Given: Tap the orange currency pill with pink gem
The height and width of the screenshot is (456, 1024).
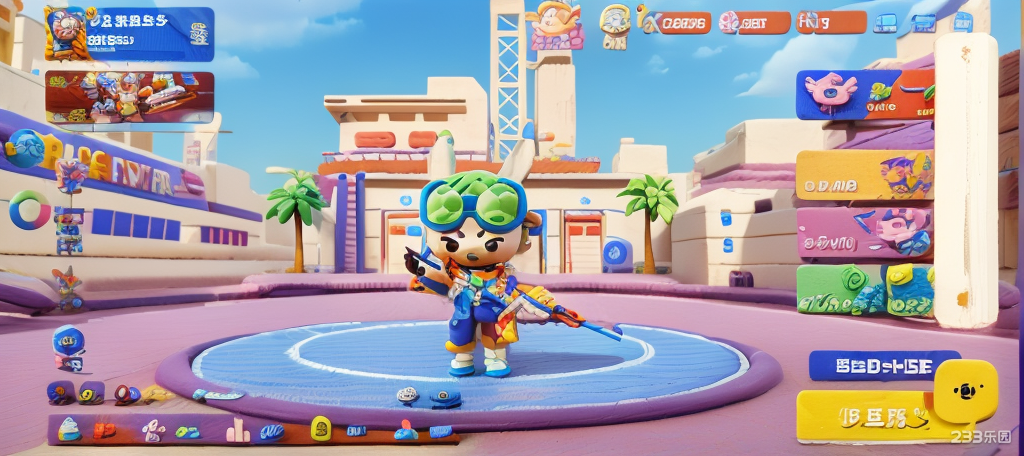Looking at the screenshot, I should pyautogui.click(x=756, y=22).
